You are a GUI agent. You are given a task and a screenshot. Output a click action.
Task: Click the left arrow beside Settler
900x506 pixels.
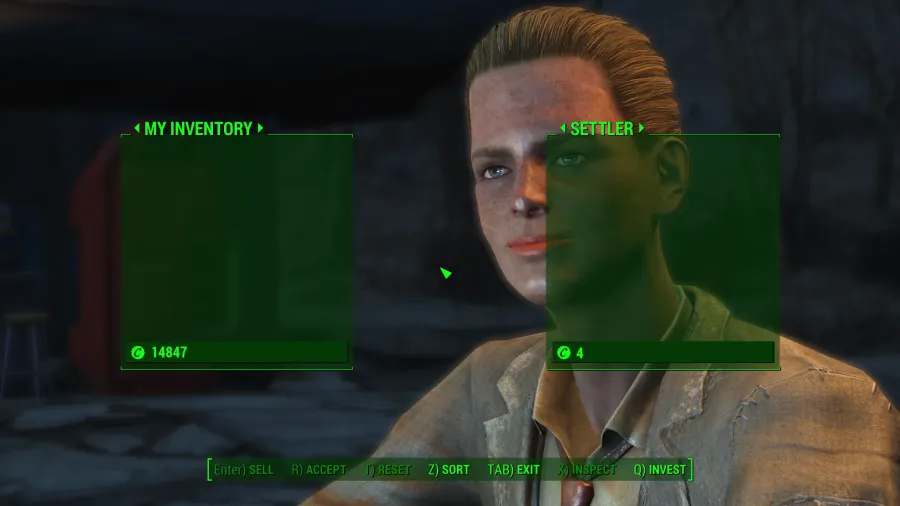pos(562,129)
